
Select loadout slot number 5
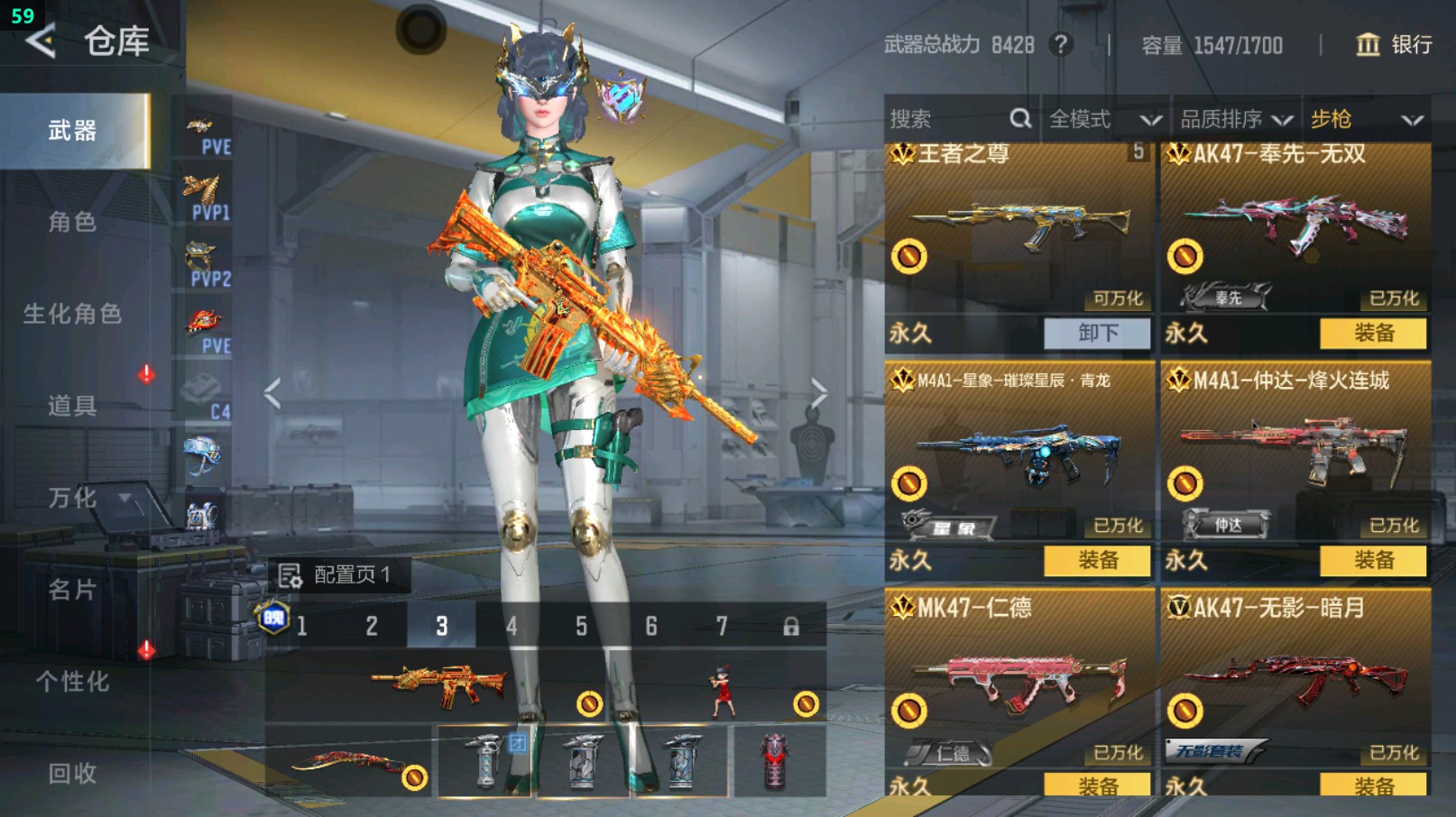tap(581, 626)
